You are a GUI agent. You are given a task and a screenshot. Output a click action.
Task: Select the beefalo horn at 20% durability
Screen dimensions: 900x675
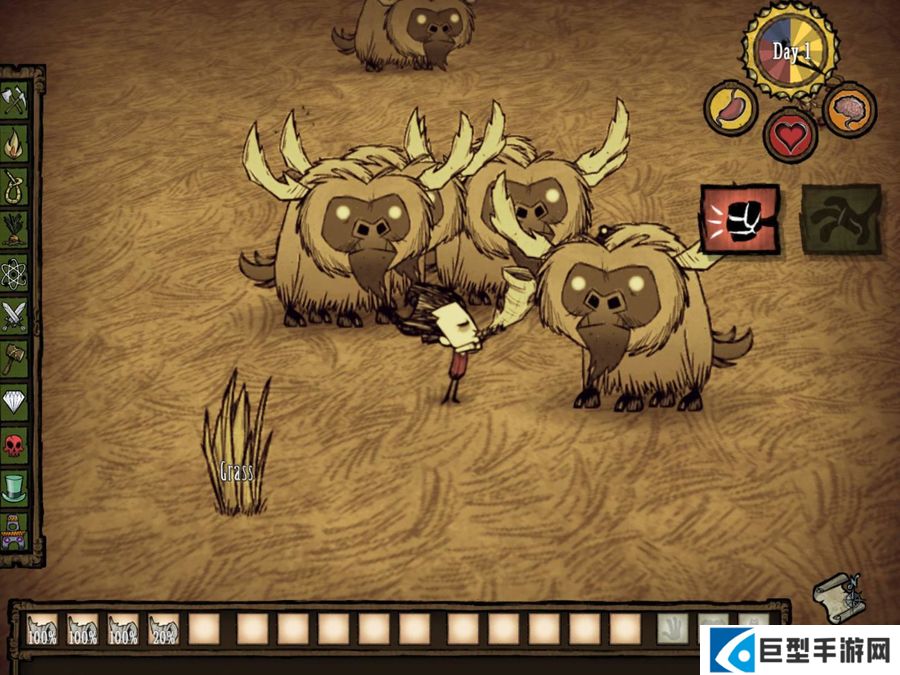coord(164,628)
